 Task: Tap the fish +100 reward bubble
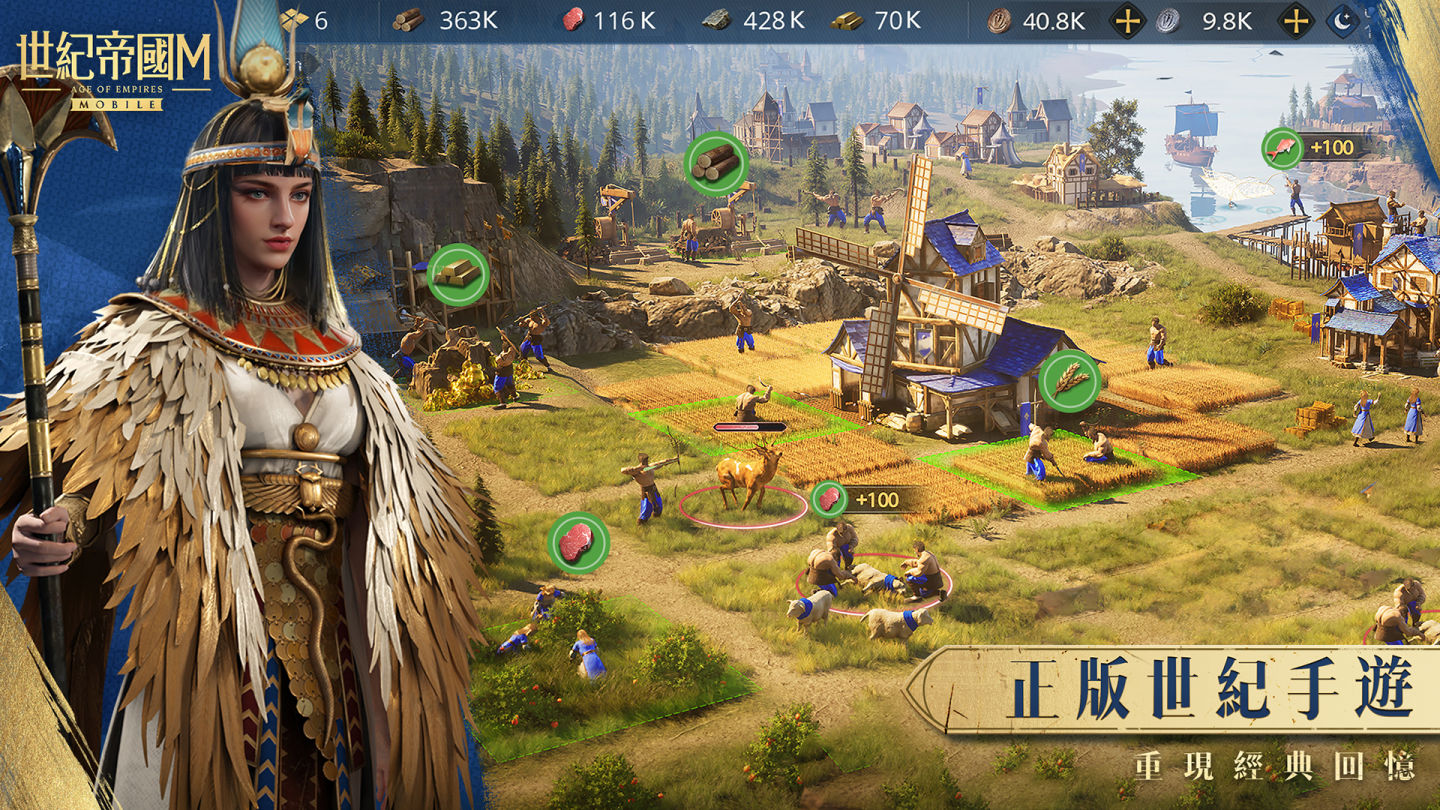coord(1282,148)
